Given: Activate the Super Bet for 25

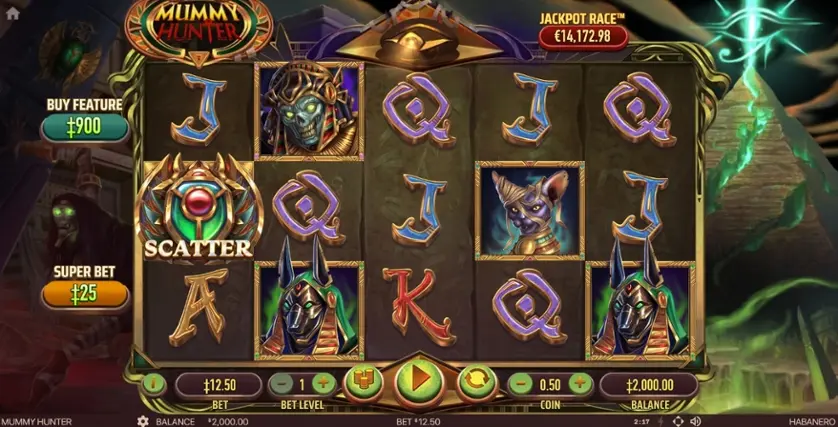Looking at the screenshot, I should coord(84,294).
